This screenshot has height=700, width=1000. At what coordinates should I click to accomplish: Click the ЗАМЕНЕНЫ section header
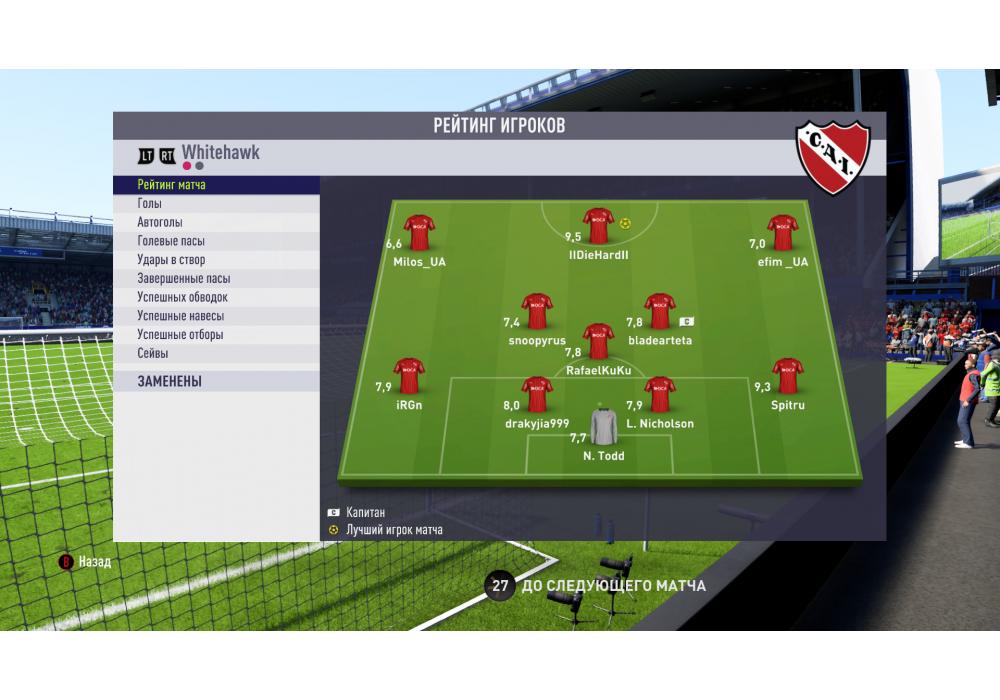(216, 381)
